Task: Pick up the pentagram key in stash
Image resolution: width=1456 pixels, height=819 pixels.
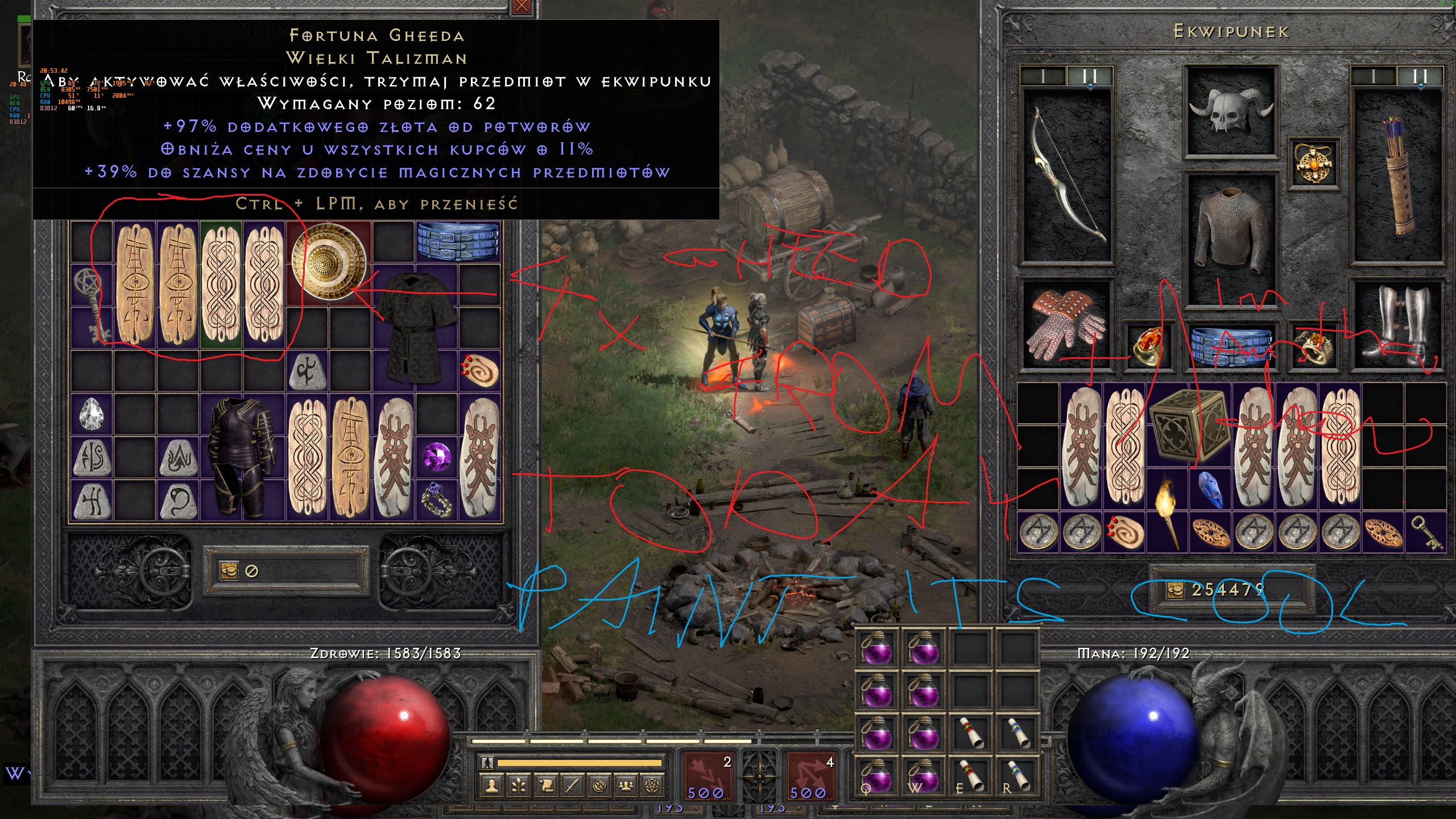Action: pyautogui.click(x=91, y=304)
